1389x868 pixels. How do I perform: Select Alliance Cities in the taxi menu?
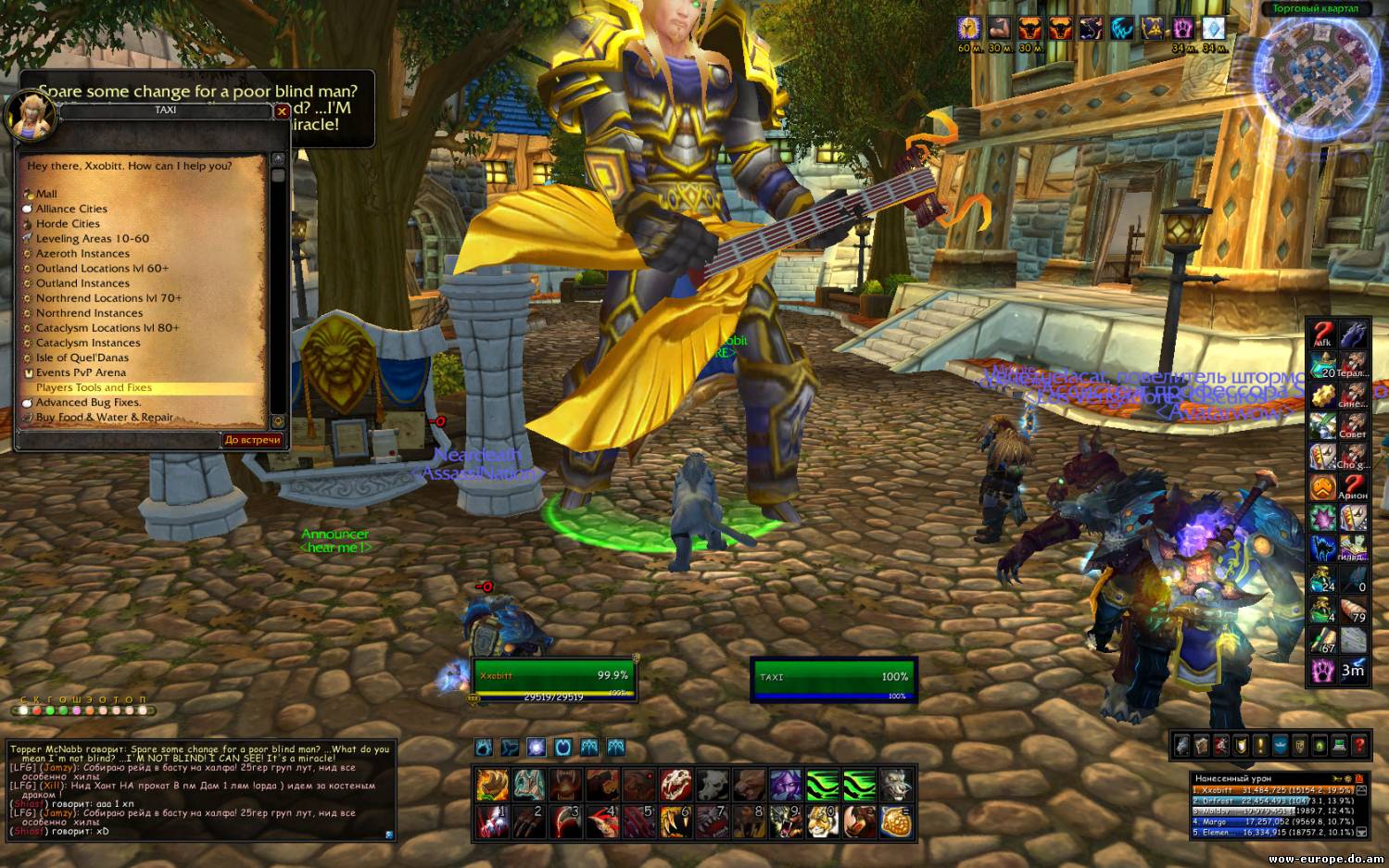(71, 208)
